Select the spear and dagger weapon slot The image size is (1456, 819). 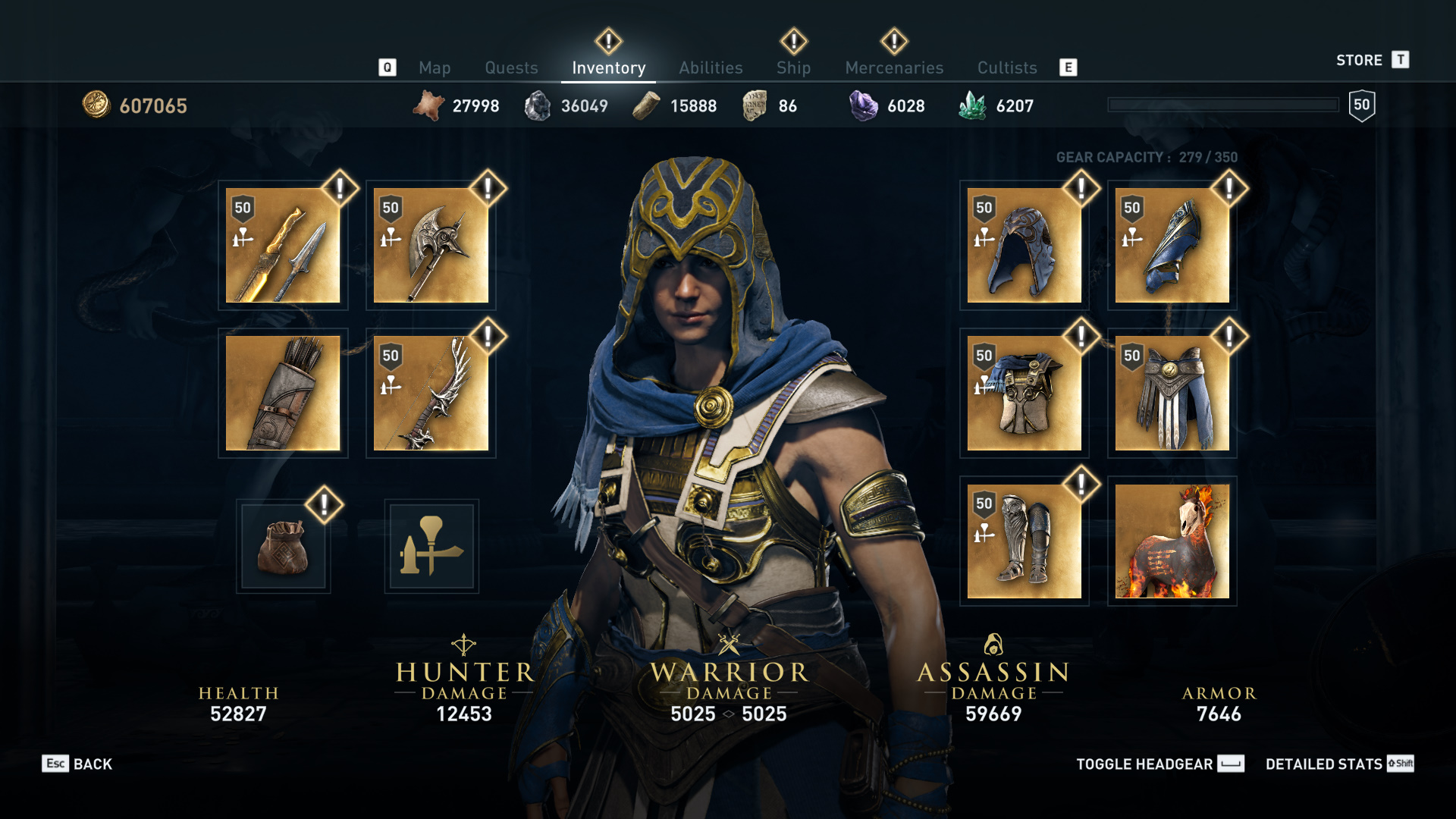(x=283, y=246)
